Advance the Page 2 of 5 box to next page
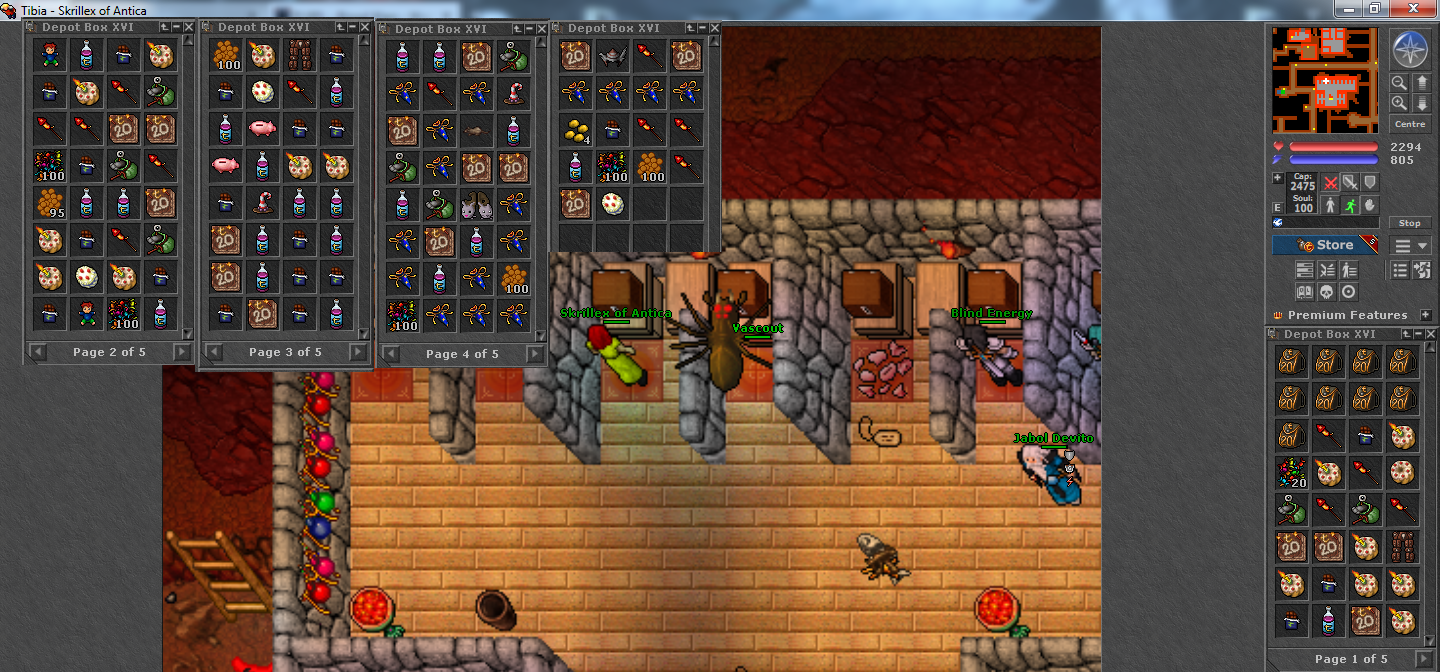This screenshot has width=1440, height=672. (x=182, y=351)
